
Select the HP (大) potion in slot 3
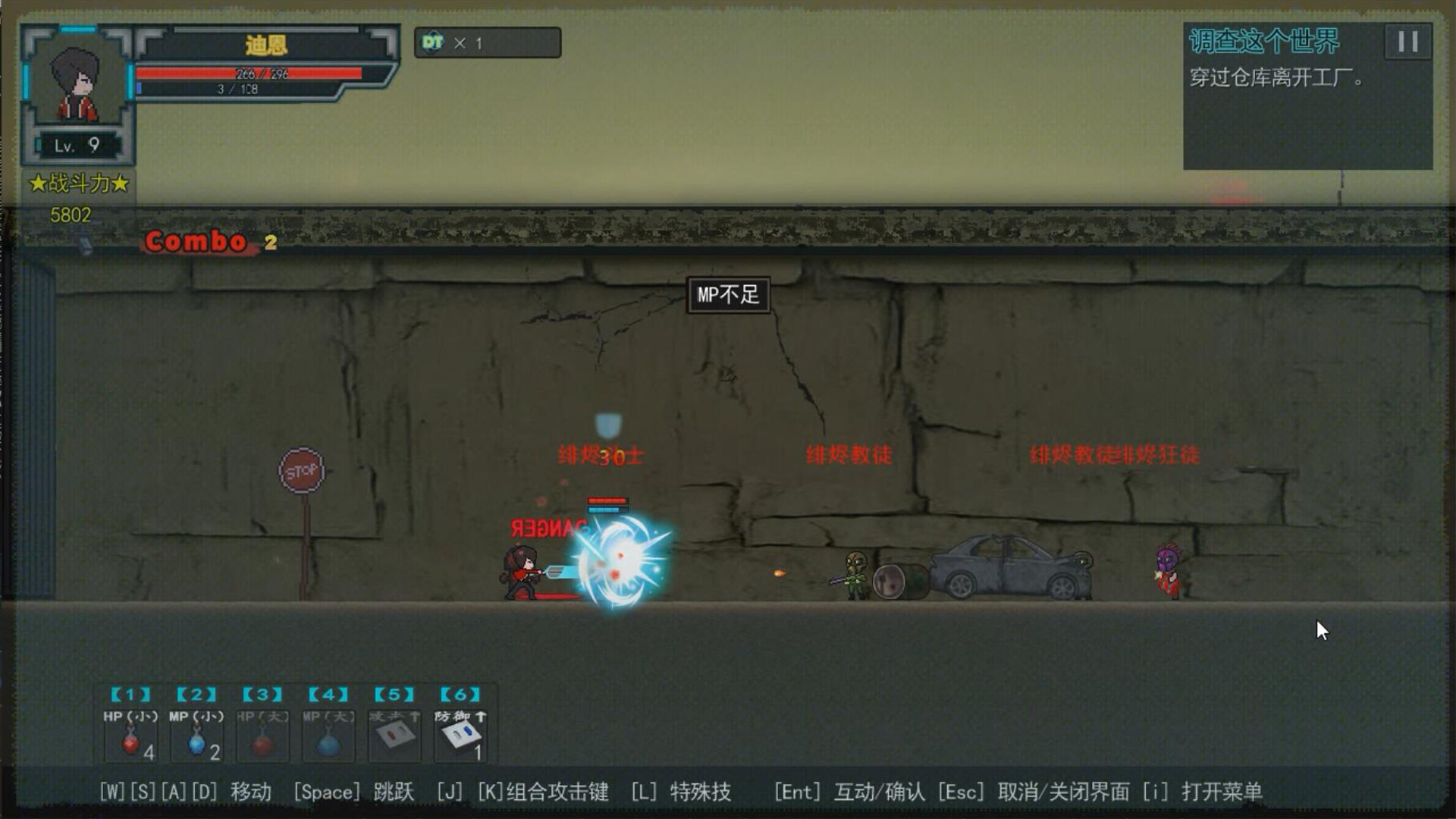click(x=261, y=736)
